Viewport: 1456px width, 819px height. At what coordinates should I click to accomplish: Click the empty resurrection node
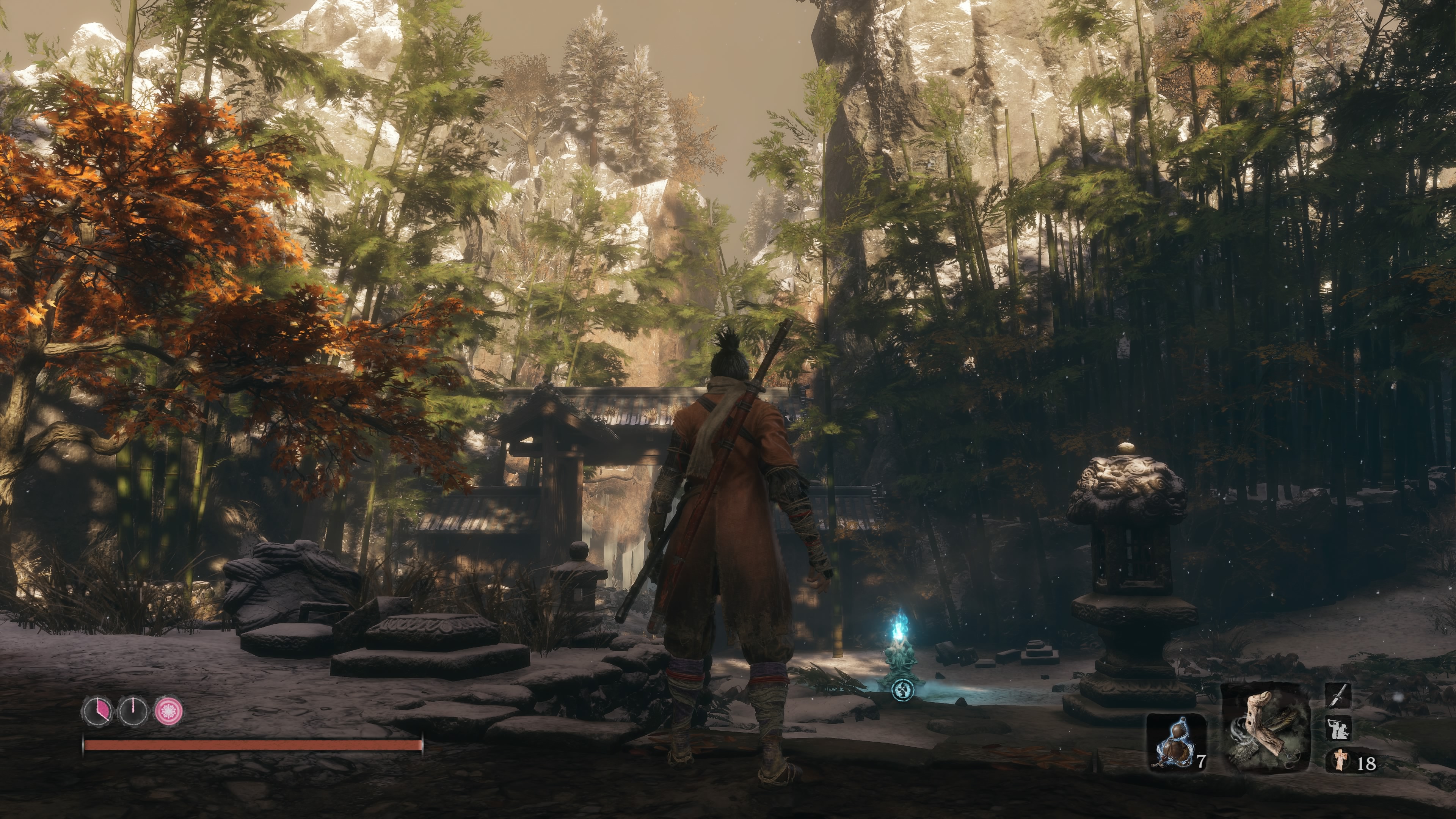click(x=133, y=711)
